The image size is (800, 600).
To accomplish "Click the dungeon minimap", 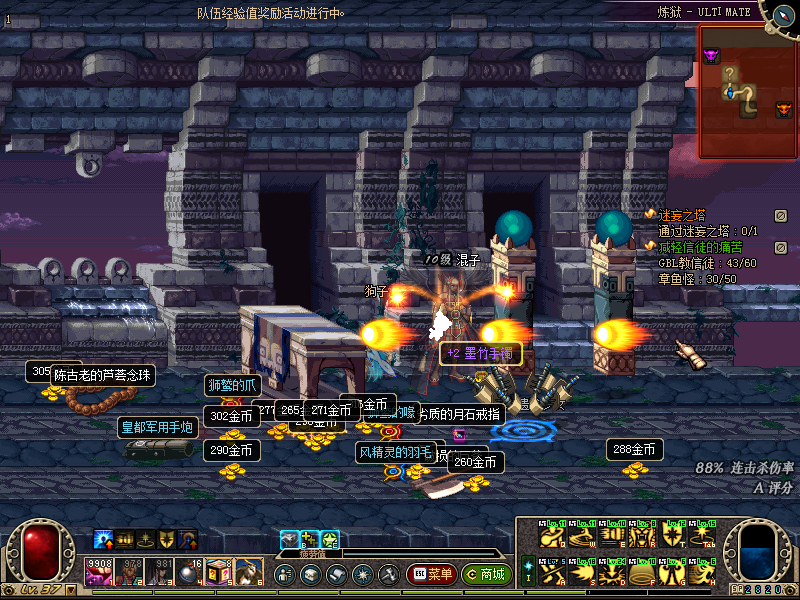I will click(746, 92).
